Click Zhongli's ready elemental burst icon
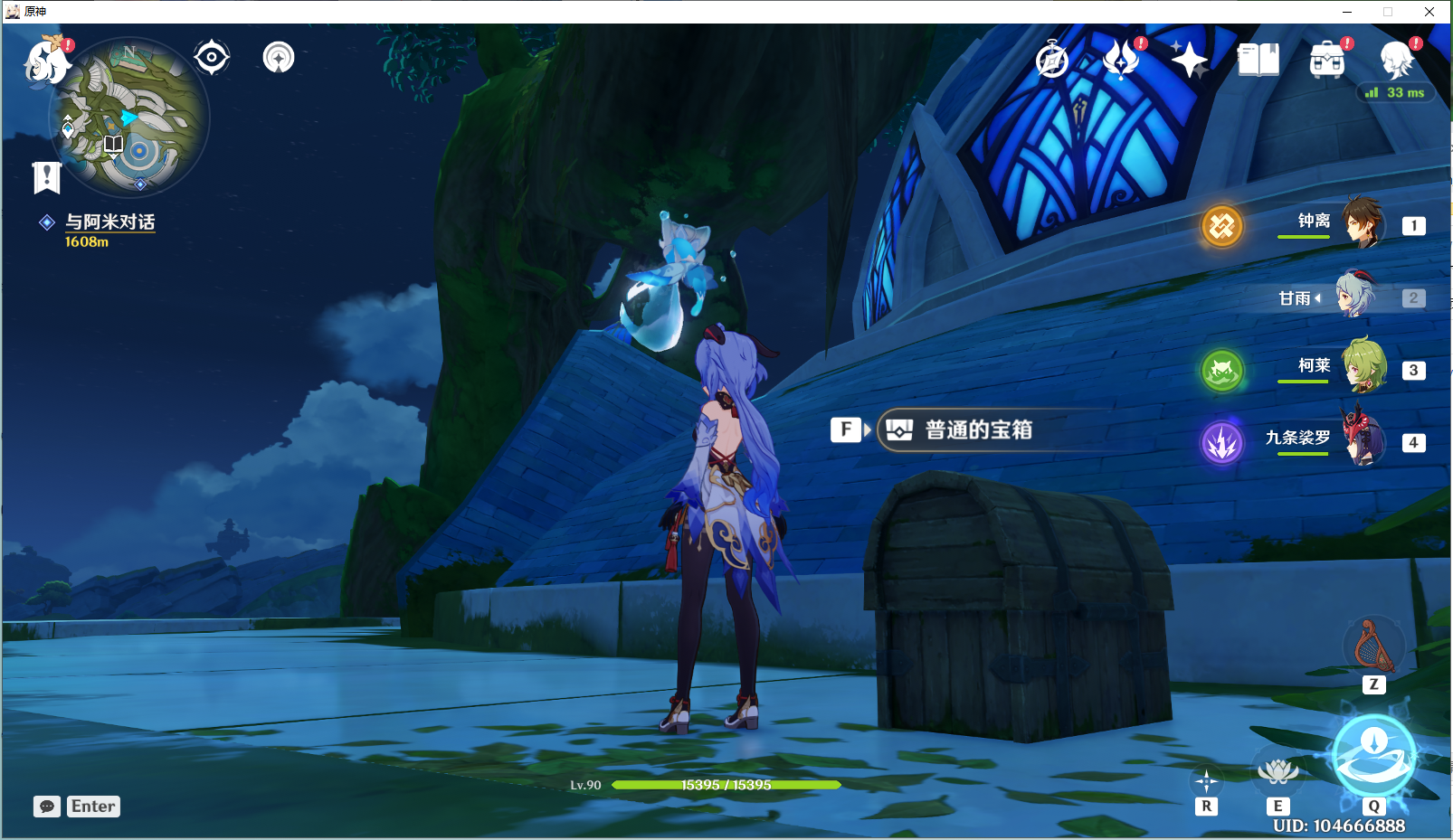Image resolution: width=1453 pixels, height=840 pixels. [1221, 225]
